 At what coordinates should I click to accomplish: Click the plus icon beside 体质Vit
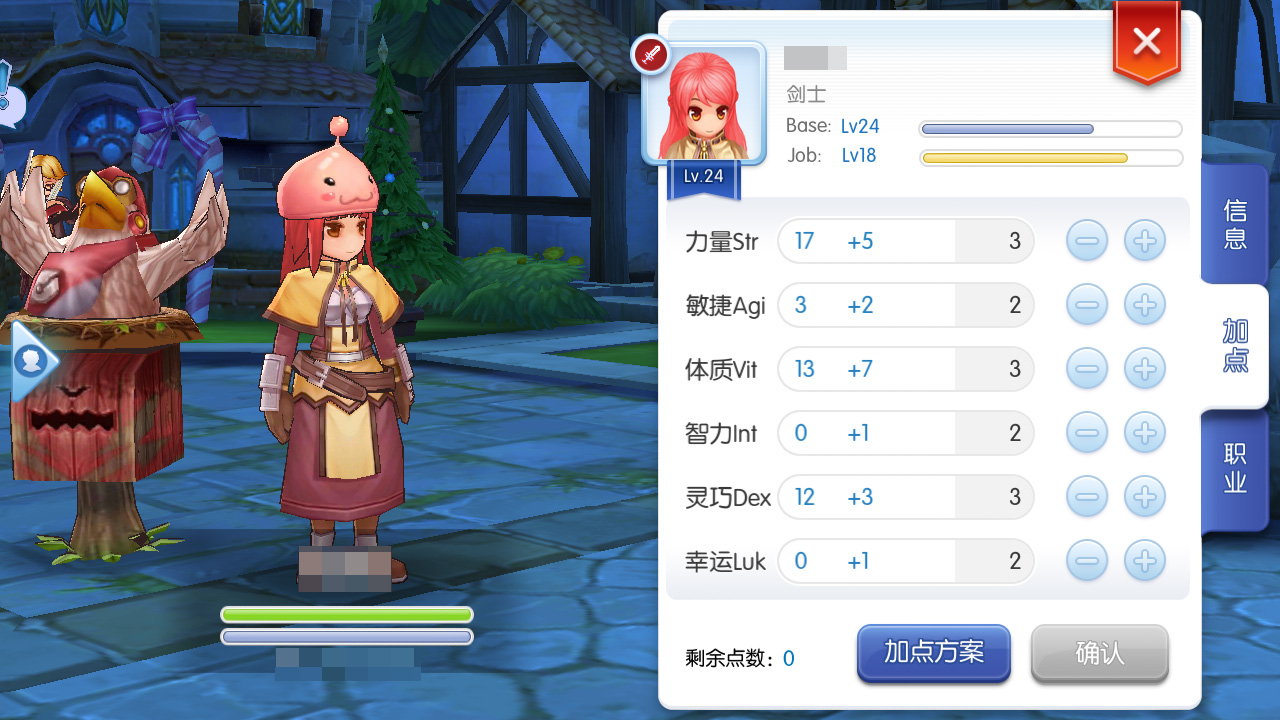(x=1144, y=368)
